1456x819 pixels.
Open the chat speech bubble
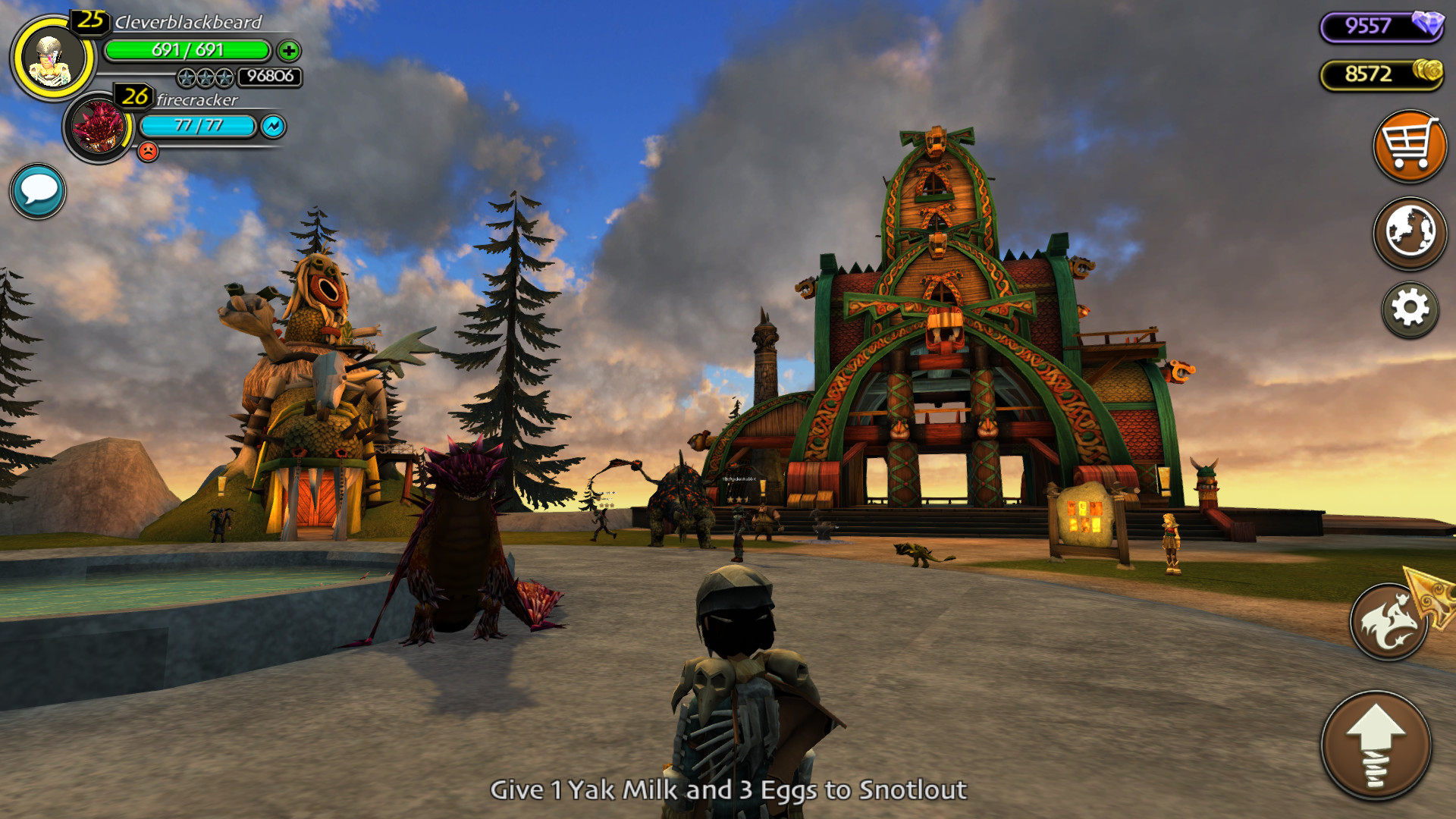(37, 192)
